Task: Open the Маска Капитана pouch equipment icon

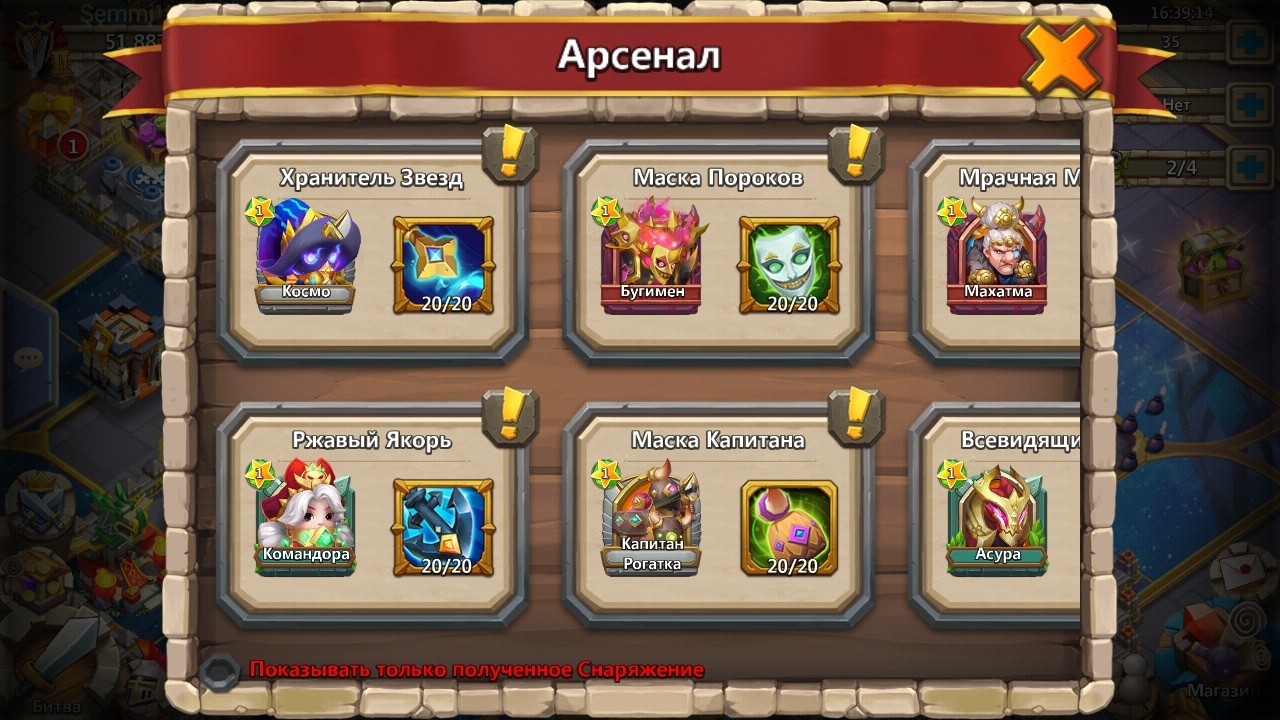Action: (790, 527)
